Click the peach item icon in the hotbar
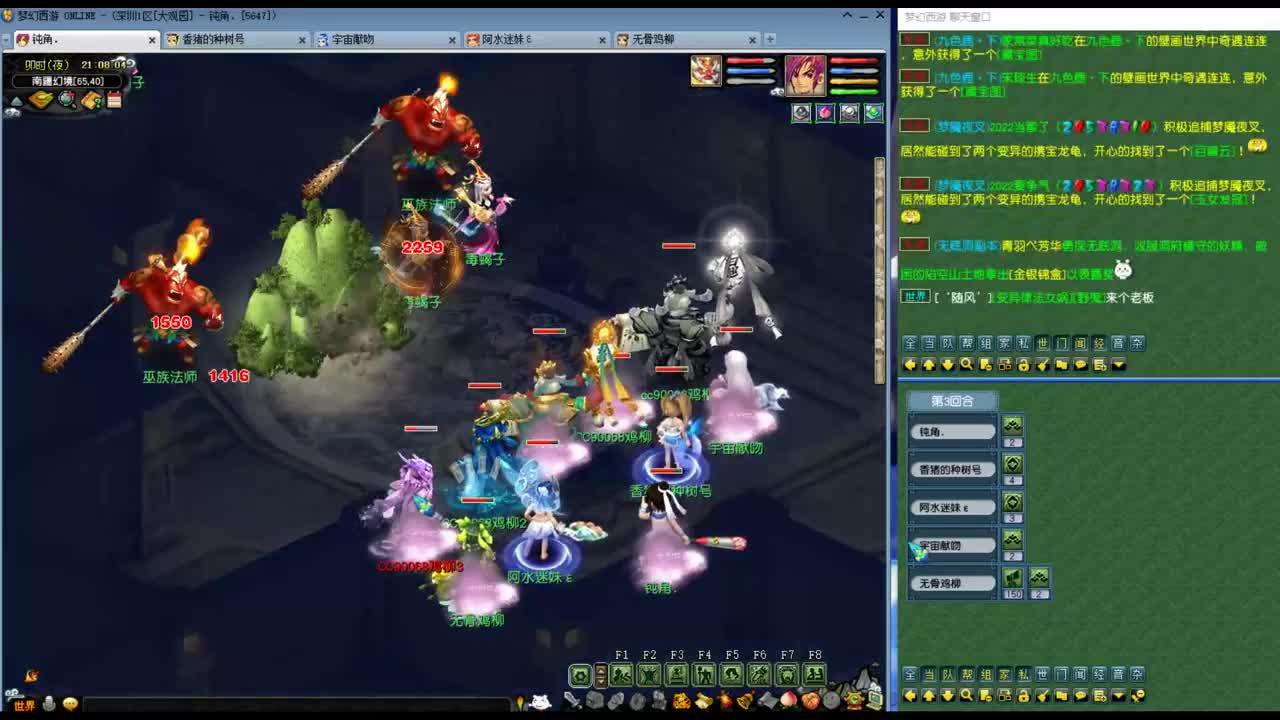 [788, 700]
